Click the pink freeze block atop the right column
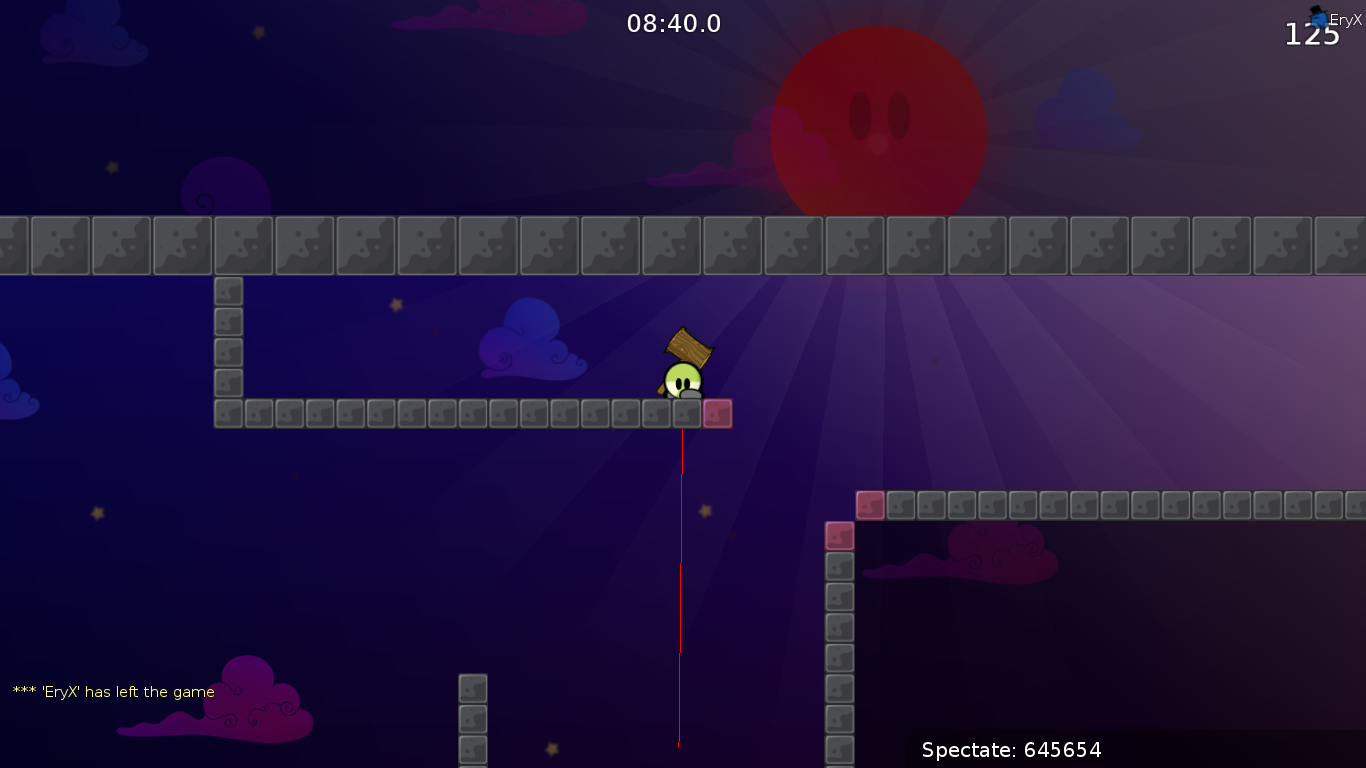The image size is (1366, 768). coord(840,536)
